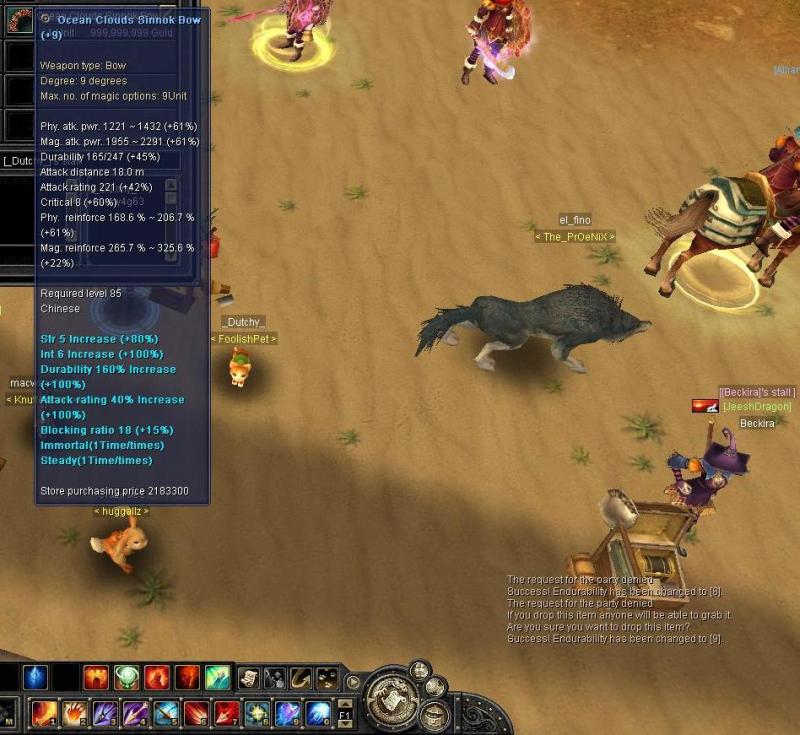
Task: Activate the green orb buff icon
Action: pyautogui.click(x=127, y=678)
